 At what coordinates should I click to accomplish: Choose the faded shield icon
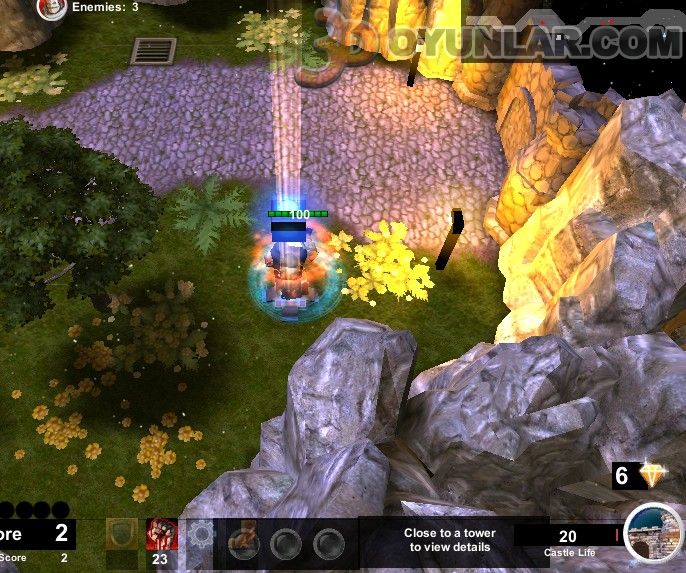(x=120, y=535)
